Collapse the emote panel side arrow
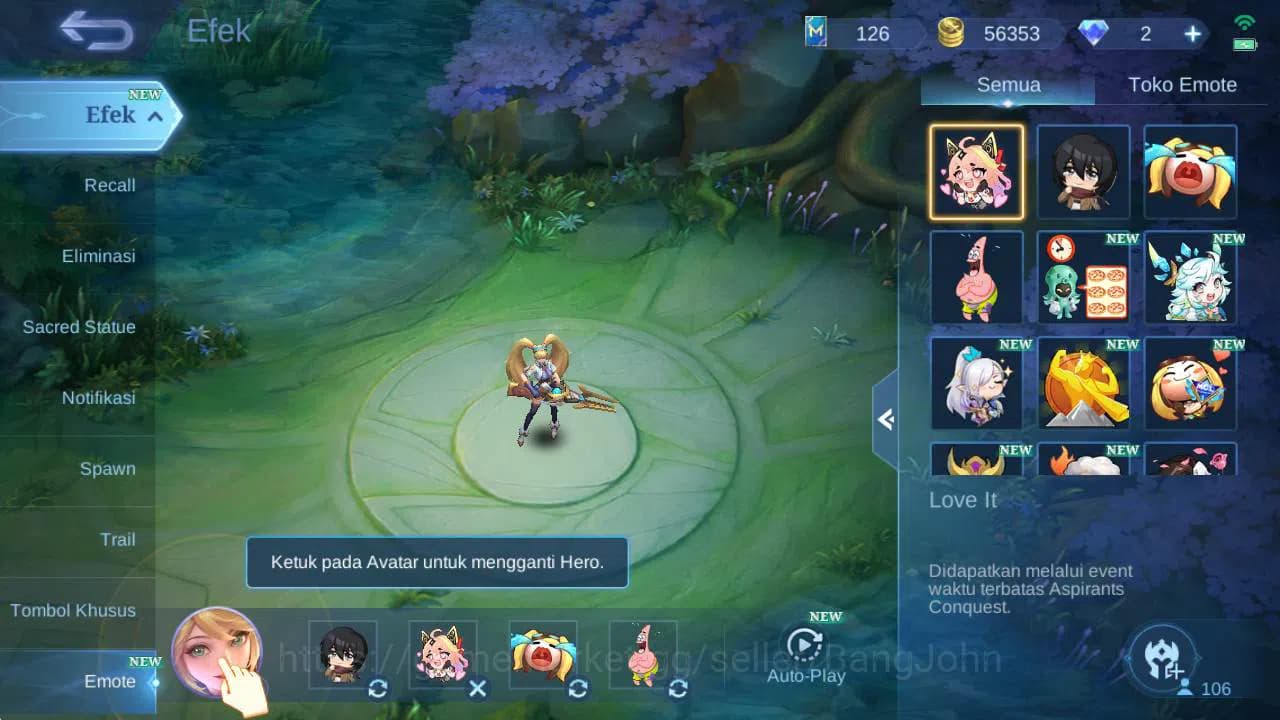Screen dimensions: 1280x720 (x=886, y=420)
